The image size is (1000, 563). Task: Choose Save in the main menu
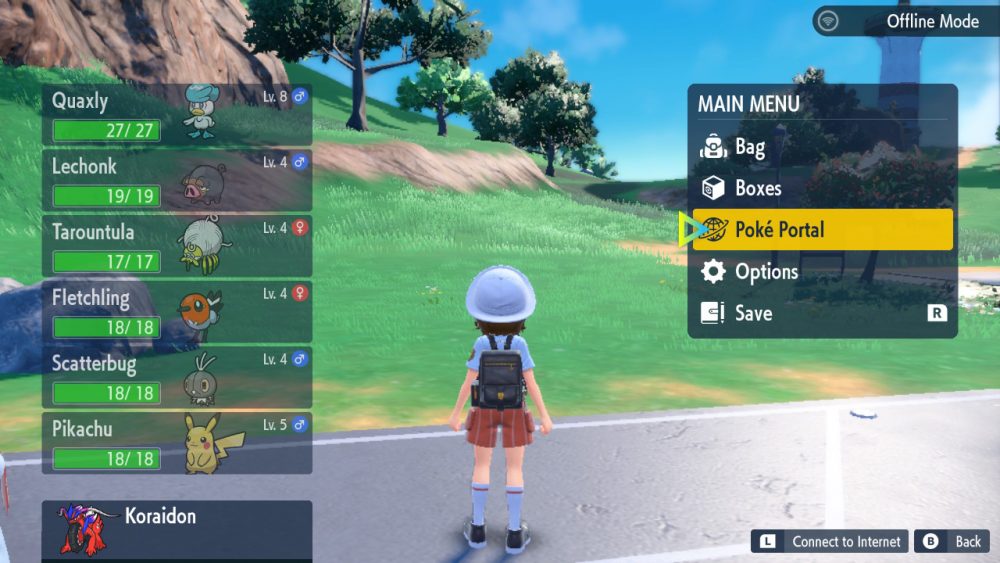[x=822, y=313]
